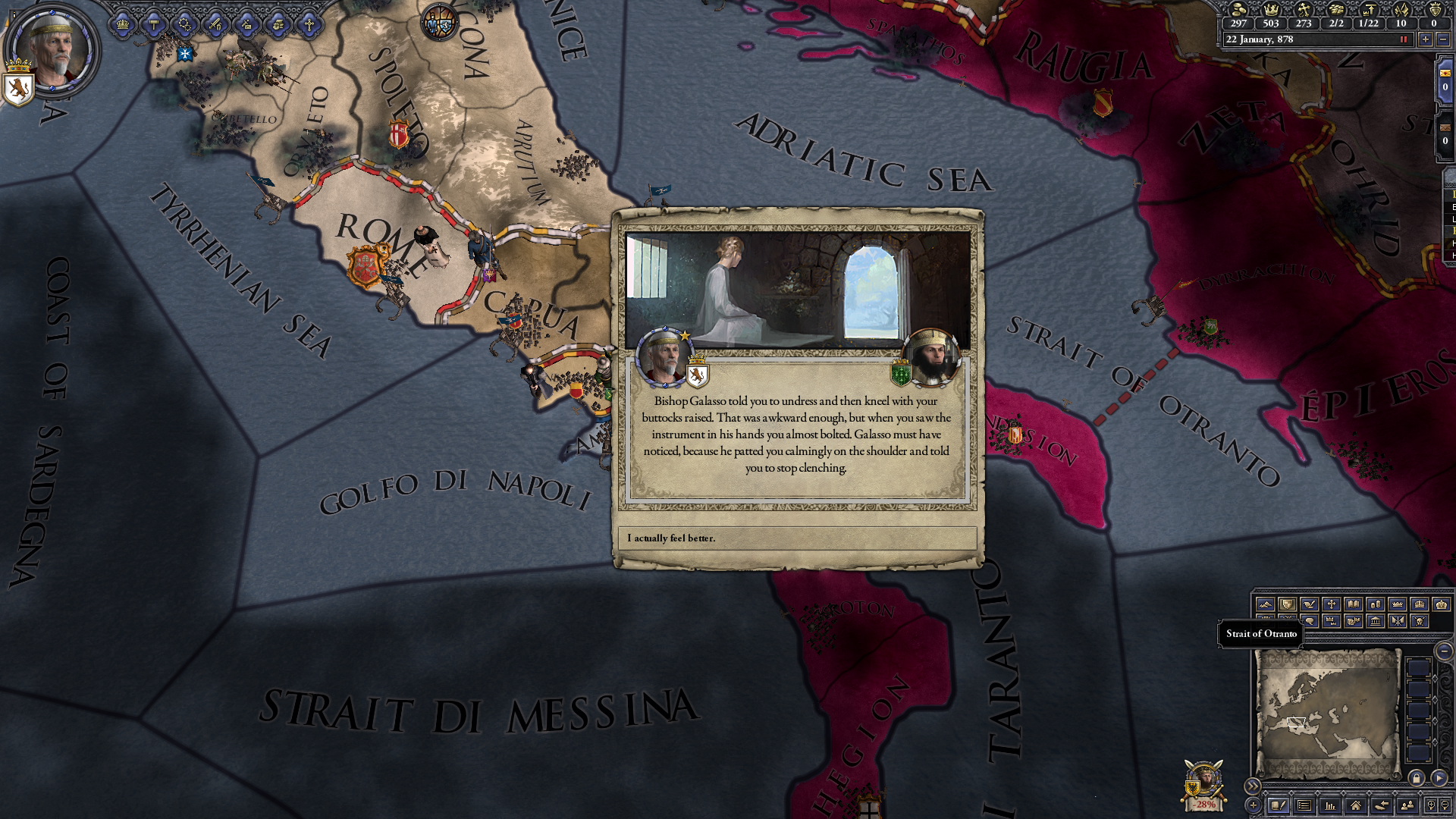Image resolution: width=1456 pixels, height=819 pixels.
Task: Open the Intrigue plots screen
Action: (246, 25)
